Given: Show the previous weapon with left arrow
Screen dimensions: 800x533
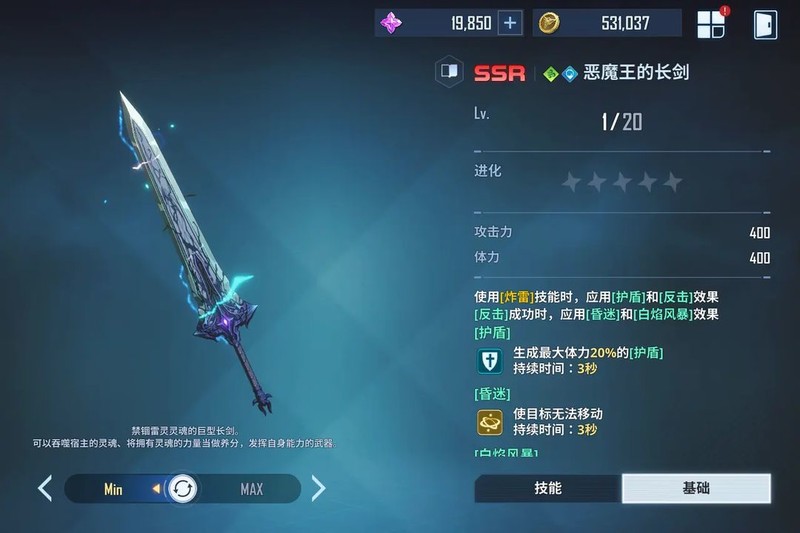Looking at the screenshot, I should pyautogui.click(x=45, y=488).
